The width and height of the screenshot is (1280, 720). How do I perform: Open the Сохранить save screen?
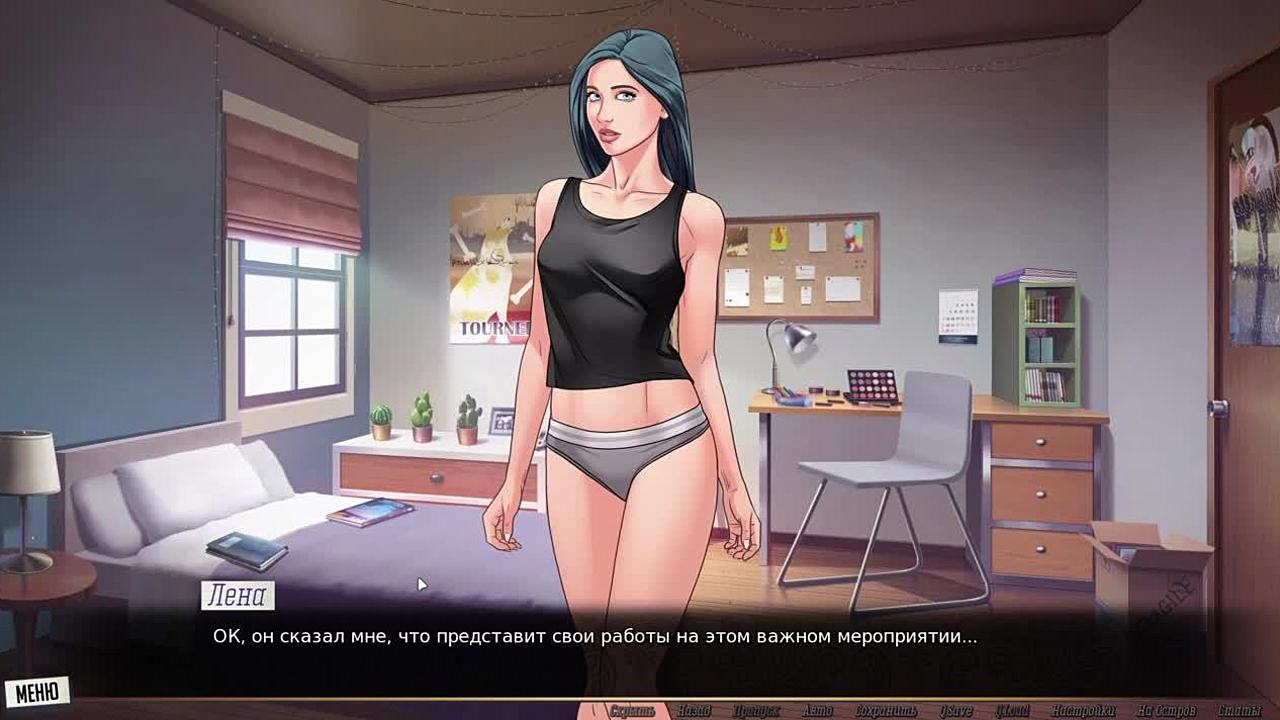885,711
